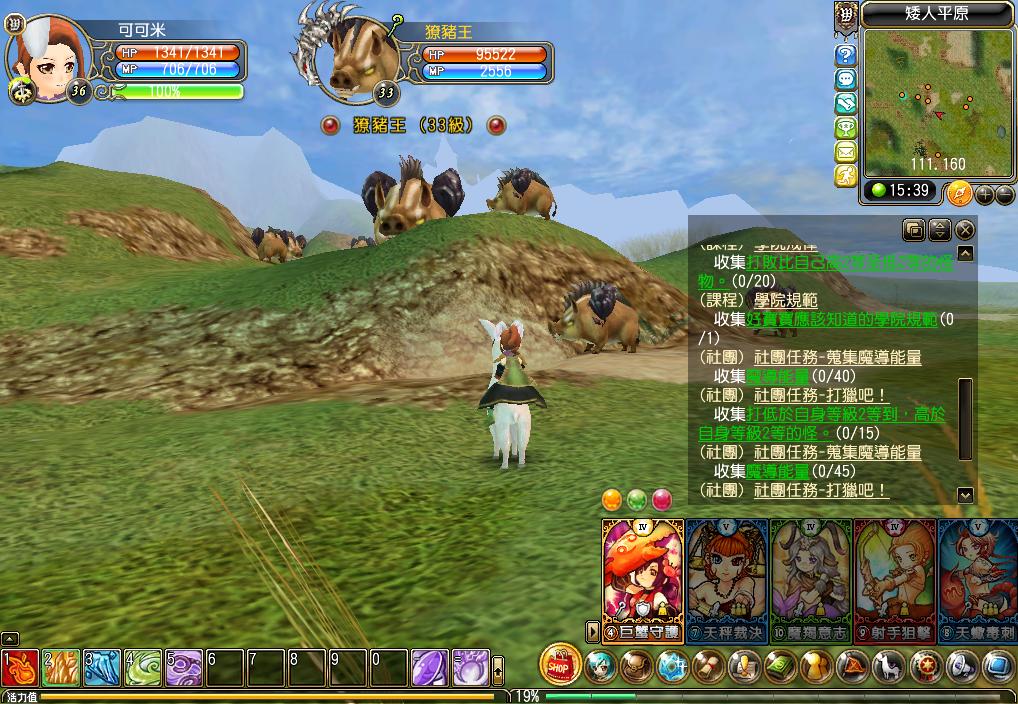Select the 射手狙擊 archer card
This screenshot has width=1018, height=704.
[894, 575]
